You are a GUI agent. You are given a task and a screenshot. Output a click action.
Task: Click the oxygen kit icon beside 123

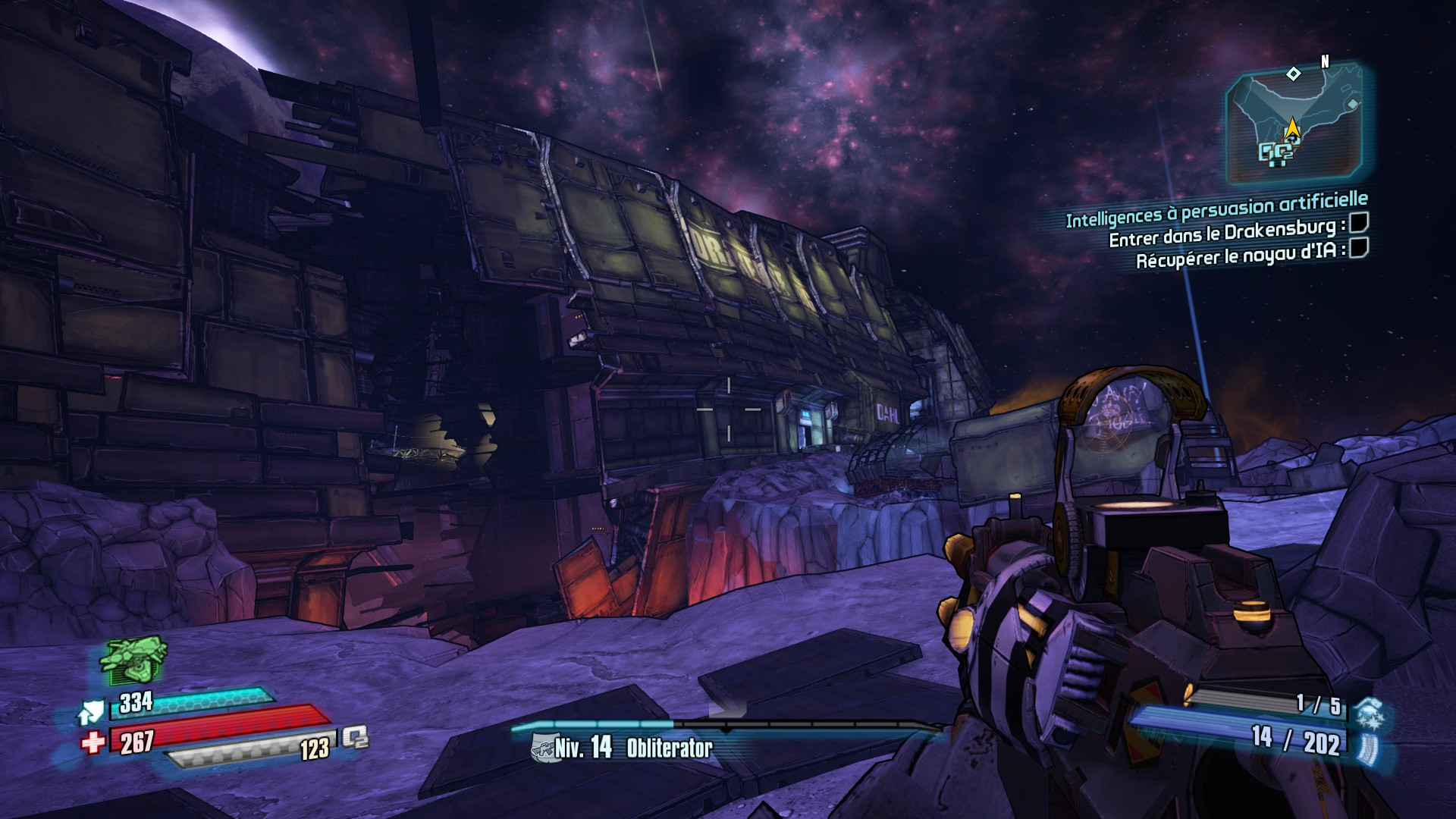[x=354, y=737]
